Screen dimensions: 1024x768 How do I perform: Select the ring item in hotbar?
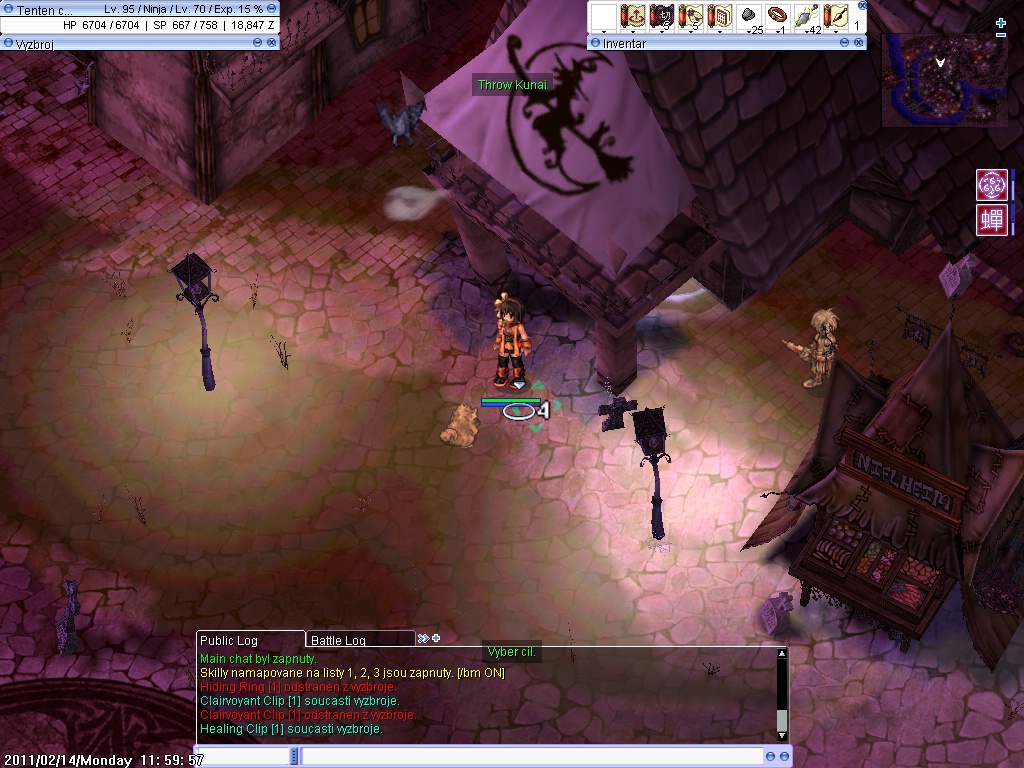(x=778, y=17)
